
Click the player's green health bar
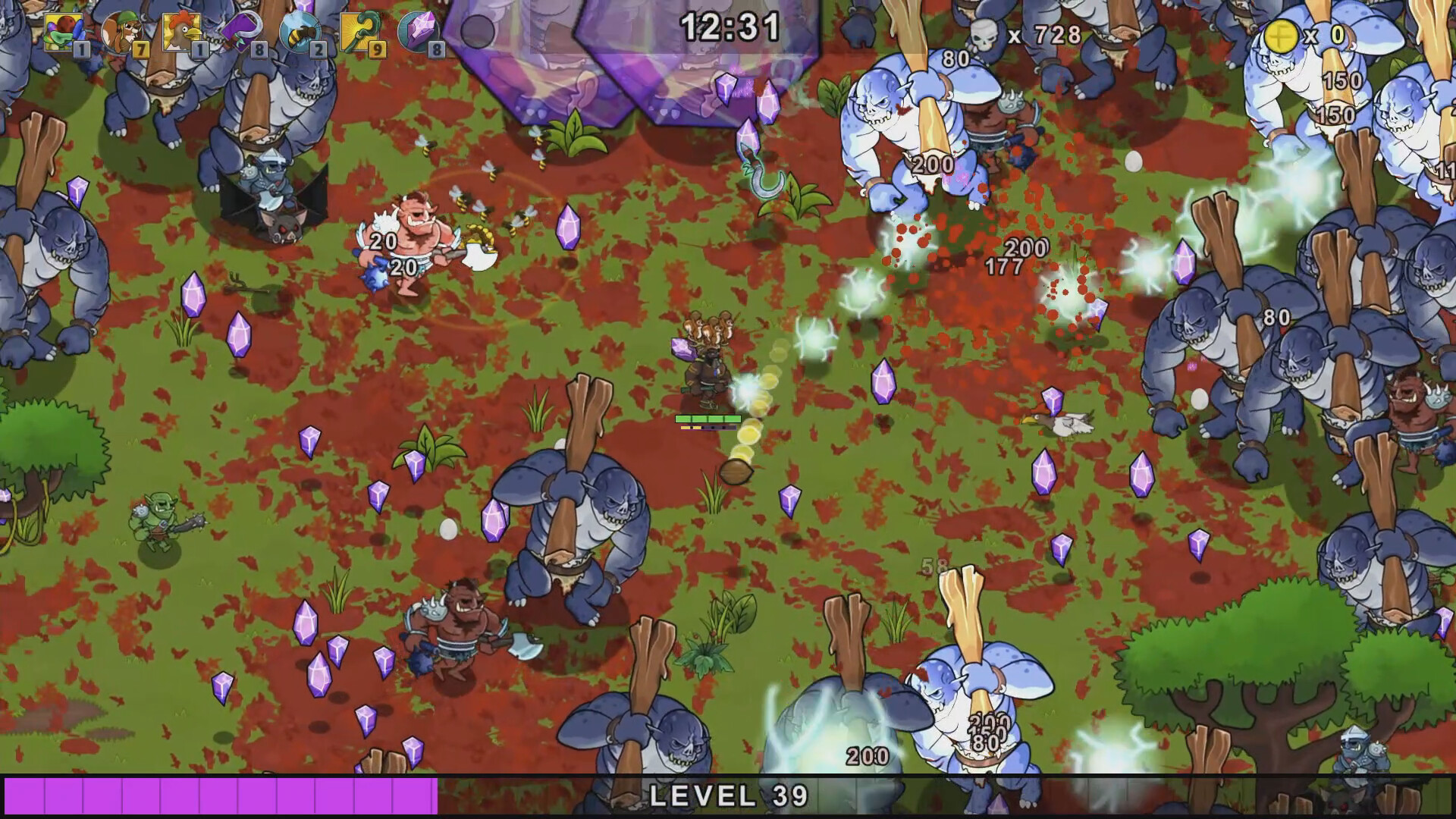pos(709,418)
